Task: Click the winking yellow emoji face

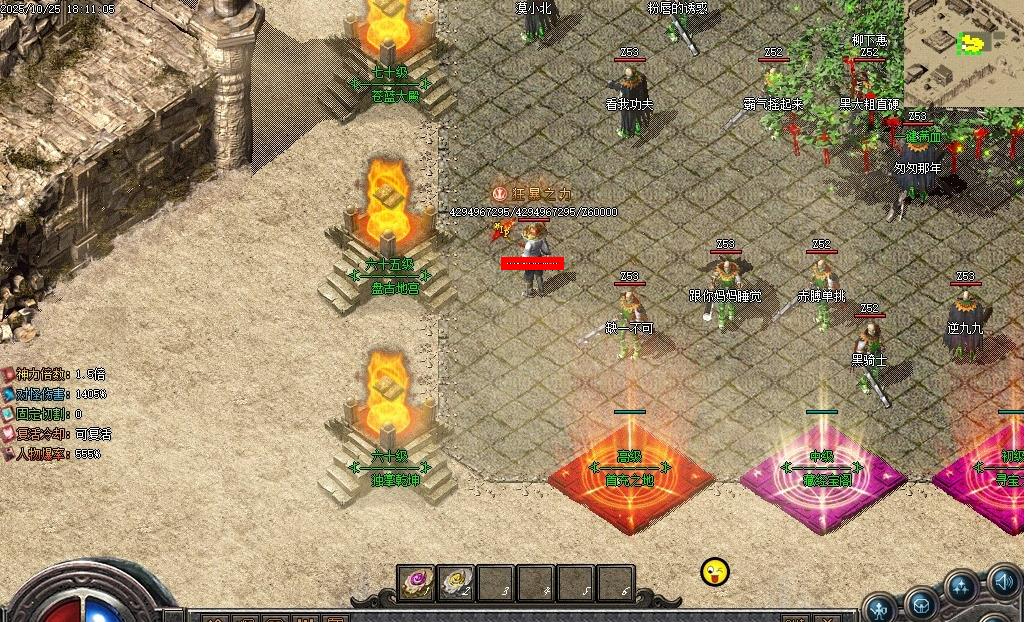Action: coord(715,573)
